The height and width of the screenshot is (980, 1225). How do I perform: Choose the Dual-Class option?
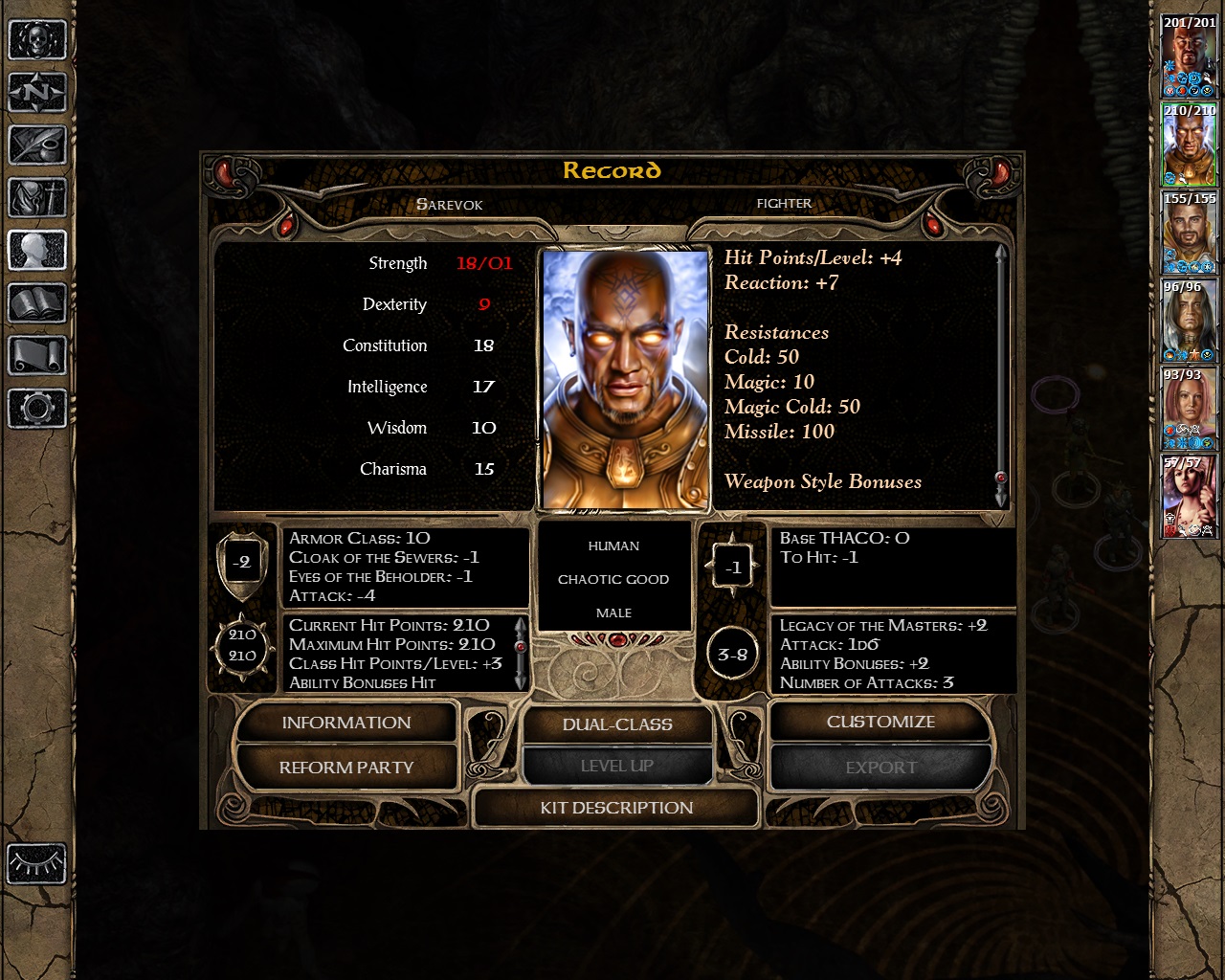click(617, 724)
